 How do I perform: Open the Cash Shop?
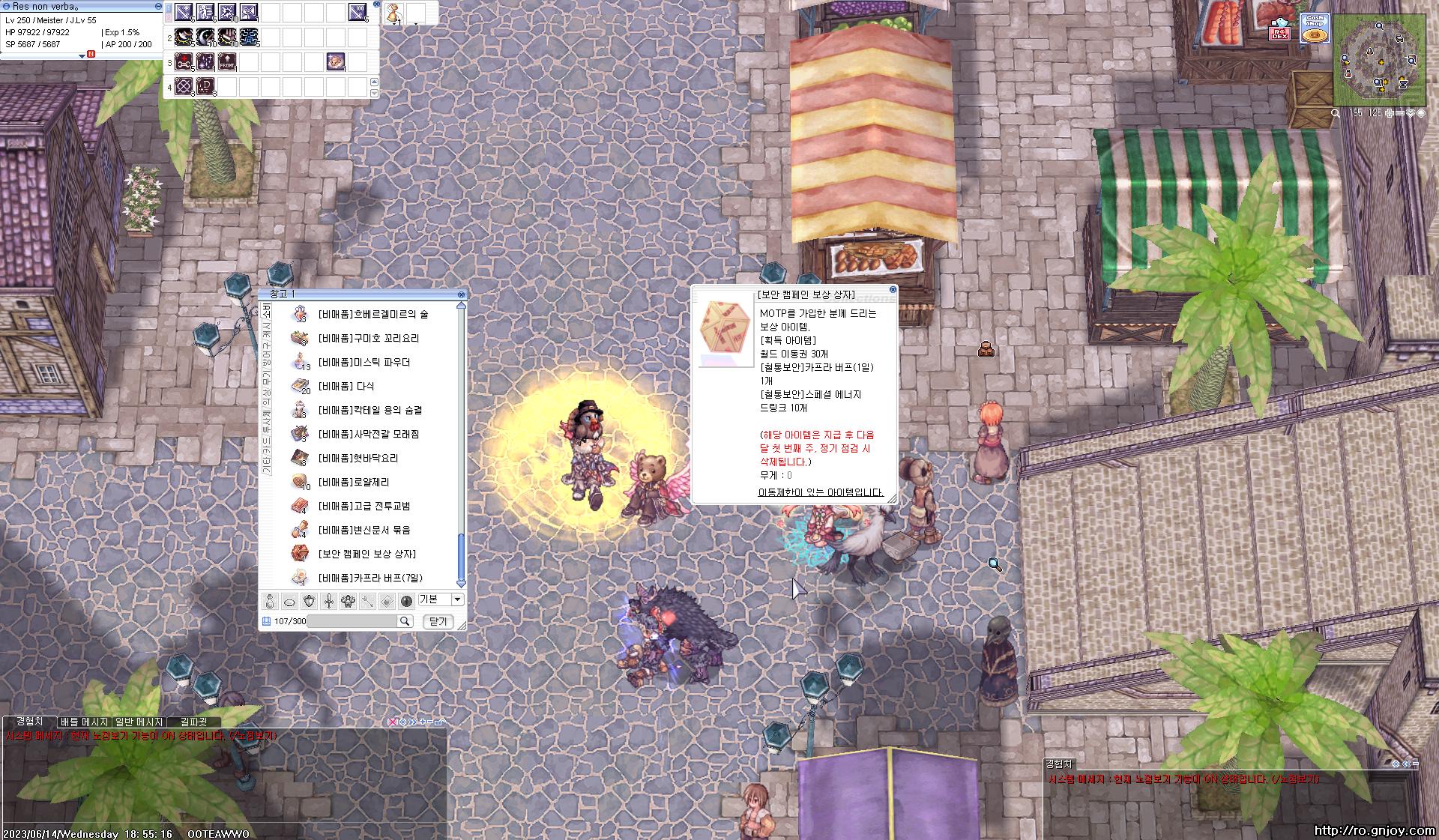[x=1314, y=28]
